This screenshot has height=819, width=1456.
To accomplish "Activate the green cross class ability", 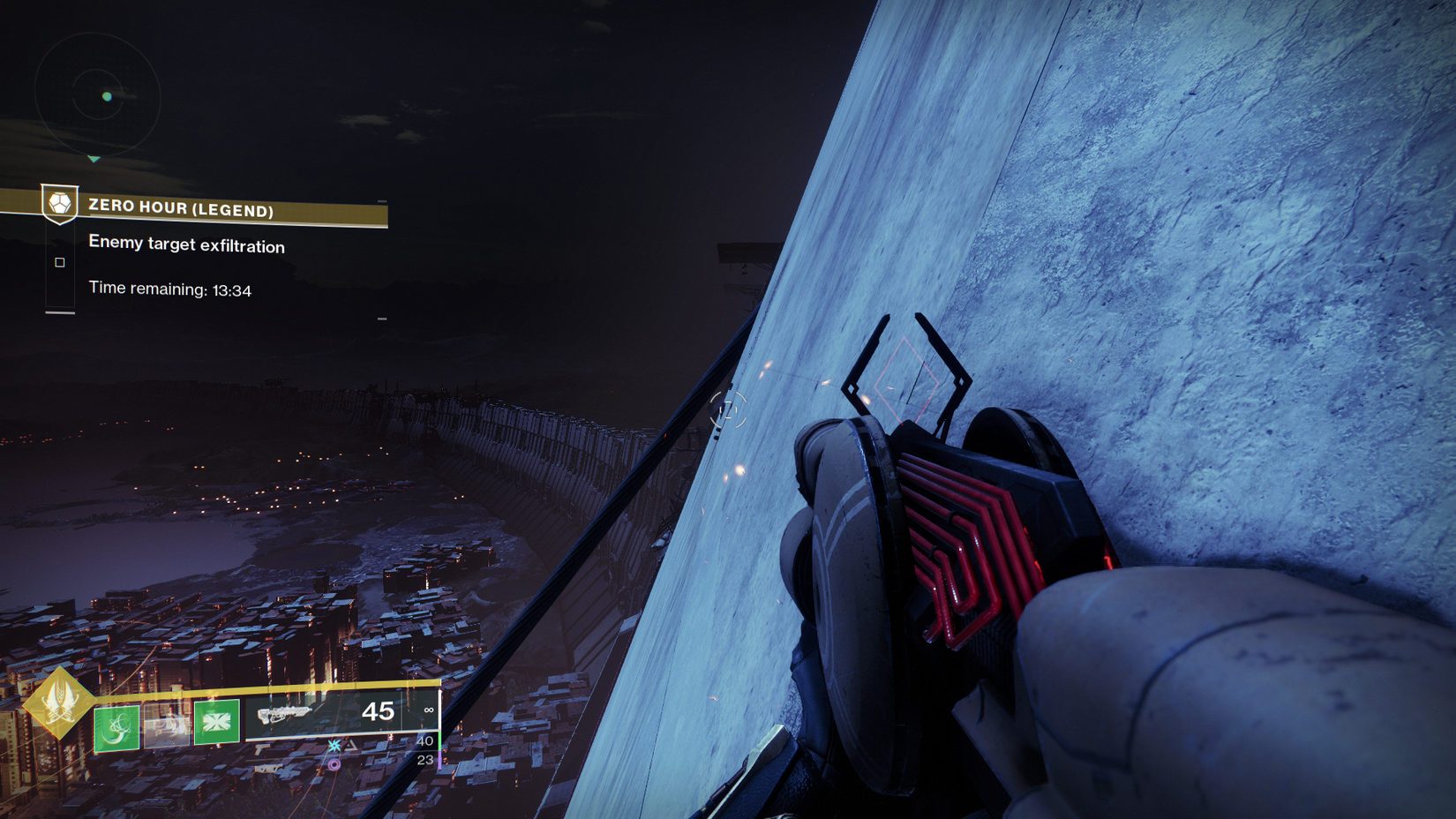I will [x=217, y=723].
